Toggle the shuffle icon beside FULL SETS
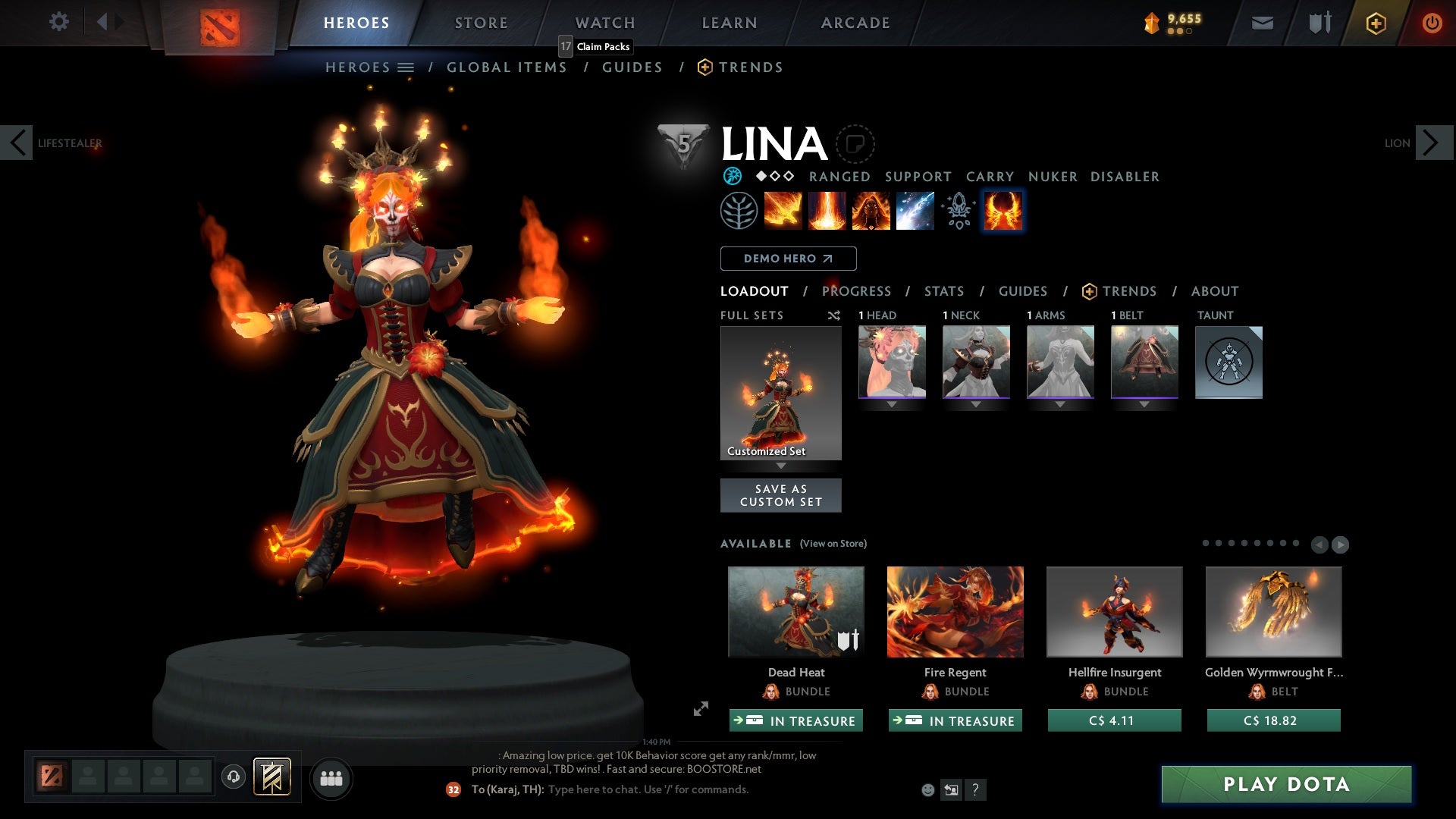Screen dimensions: 1456x819 pos(834,315)
